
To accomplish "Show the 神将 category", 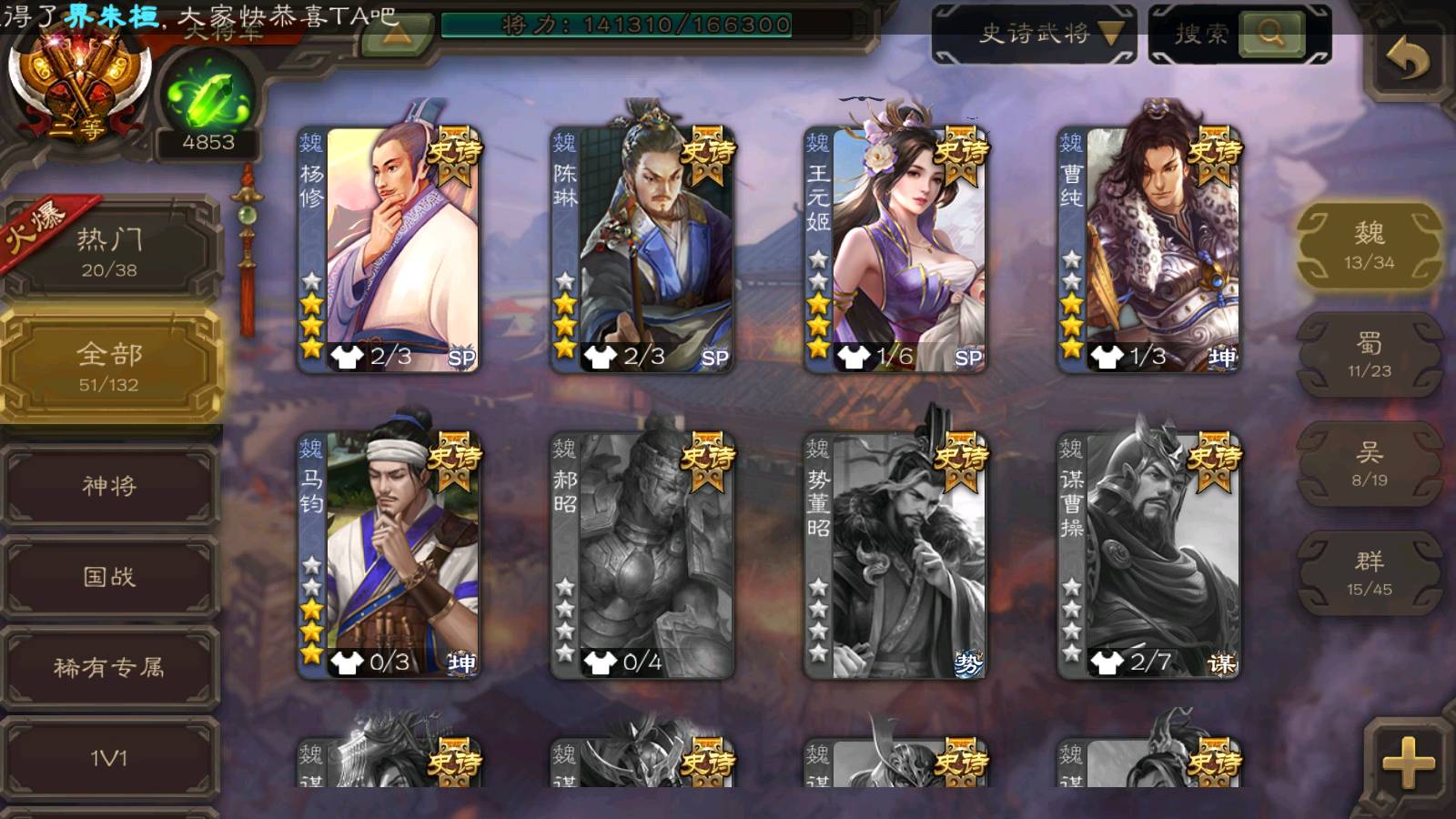I will pyautogui.click(x=109, y=486).
